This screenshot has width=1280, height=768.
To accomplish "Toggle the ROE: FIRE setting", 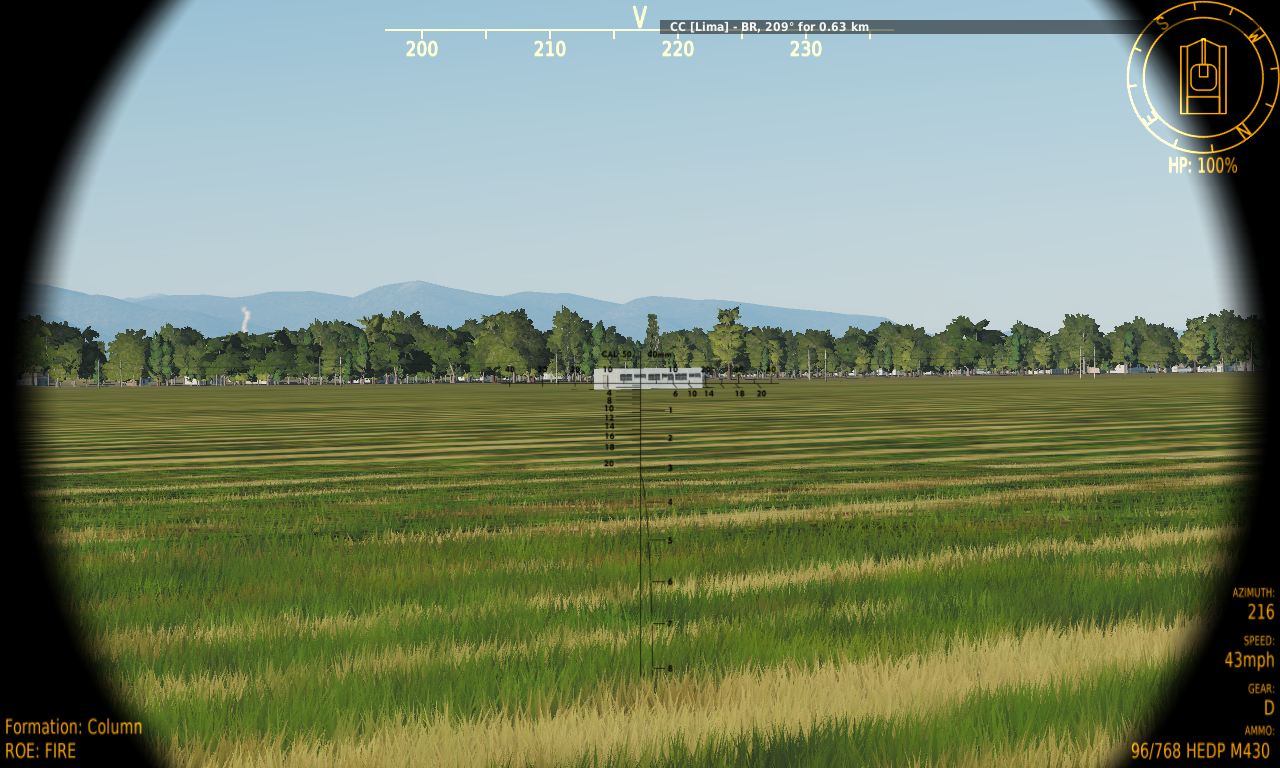I will (41, 750).
